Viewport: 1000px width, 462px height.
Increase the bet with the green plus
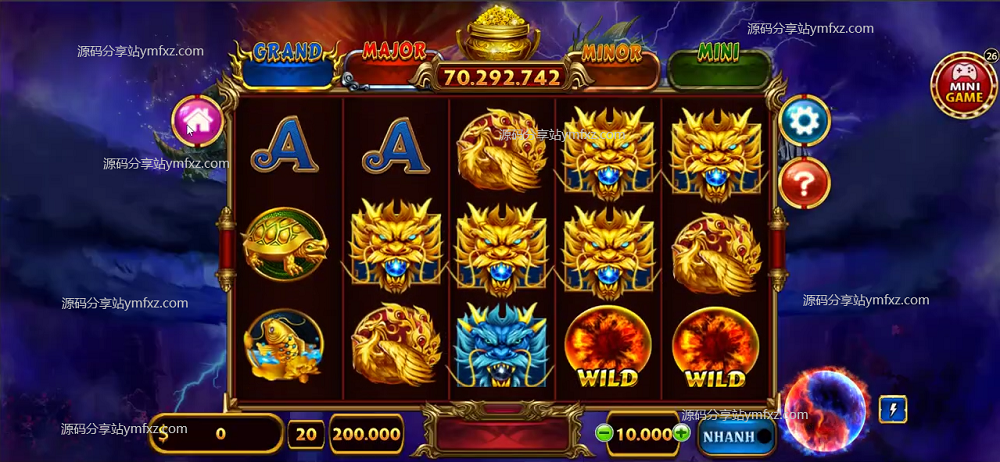[681, 433]
